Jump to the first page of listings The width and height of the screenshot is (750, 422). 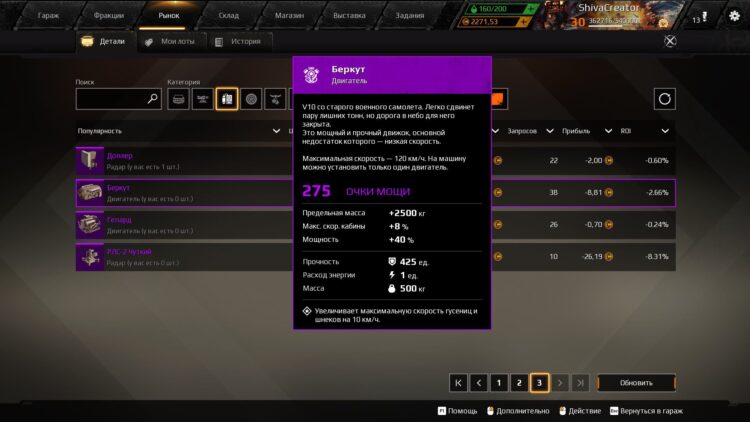coord(458,382)
